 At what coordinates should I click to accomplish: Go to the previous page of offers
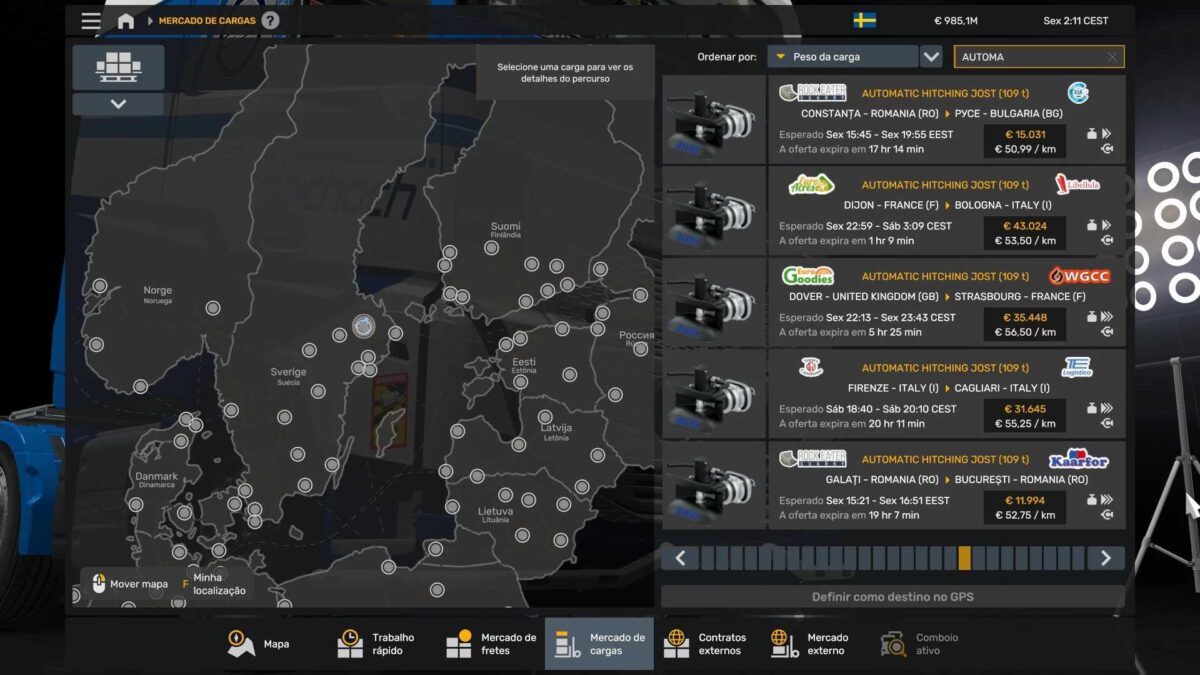pyautogui.click(x=680, y=558)
